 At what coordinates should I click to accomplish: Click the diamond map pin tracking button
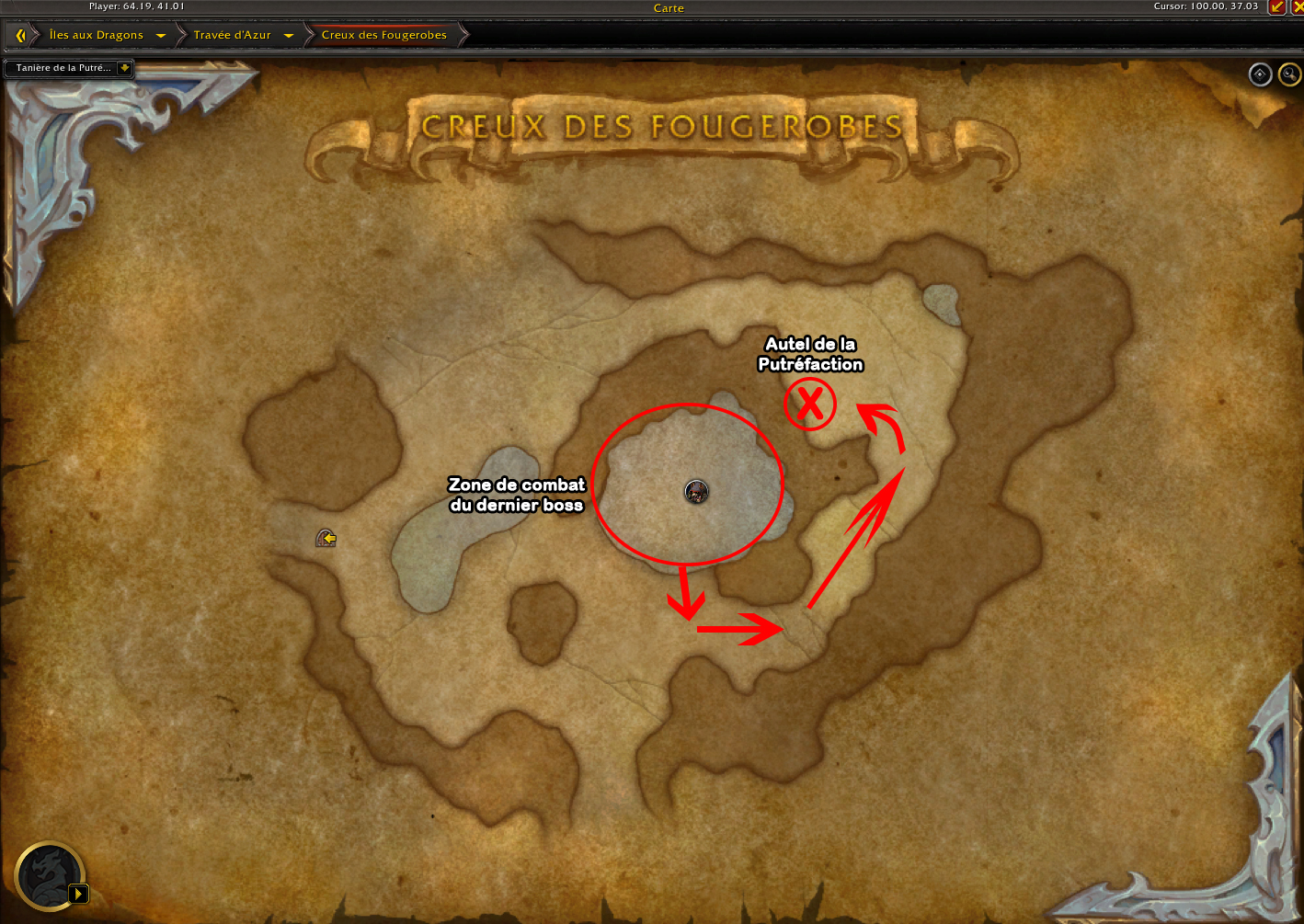(x=1260, y=74)
